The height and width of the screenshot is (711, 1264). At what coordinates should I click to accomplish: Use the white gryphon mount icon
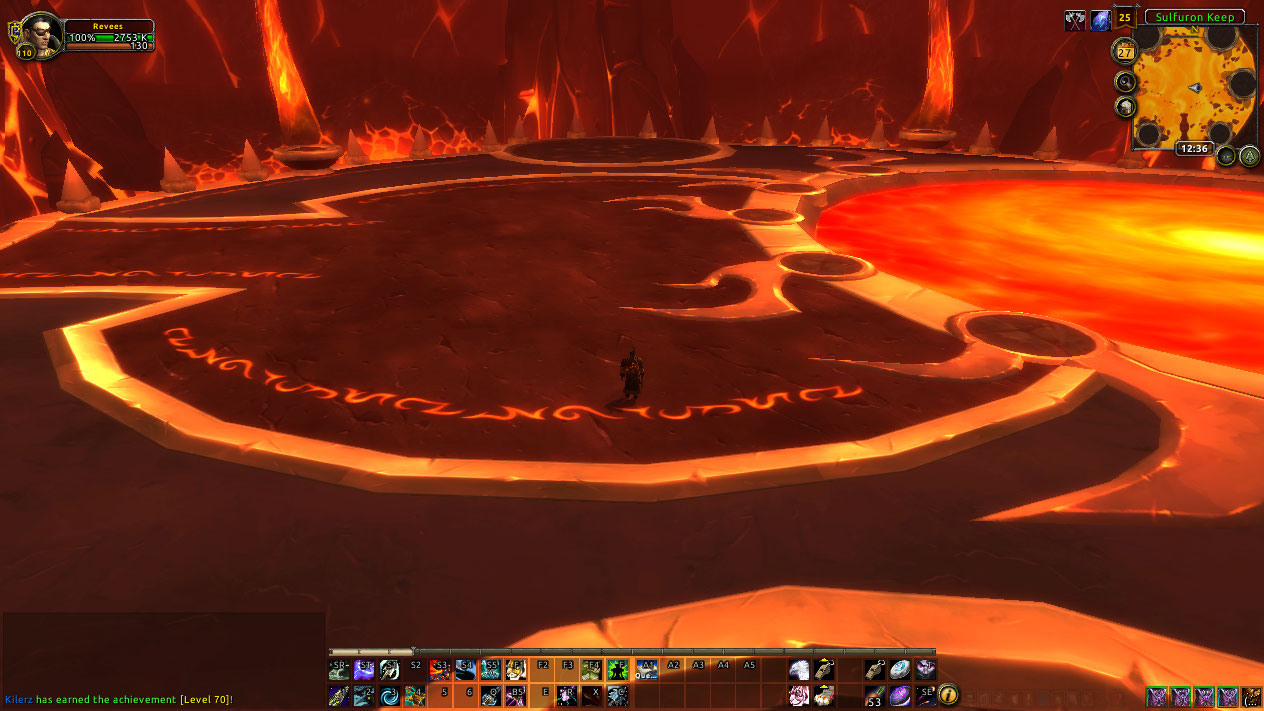click(x=800, y=669)
